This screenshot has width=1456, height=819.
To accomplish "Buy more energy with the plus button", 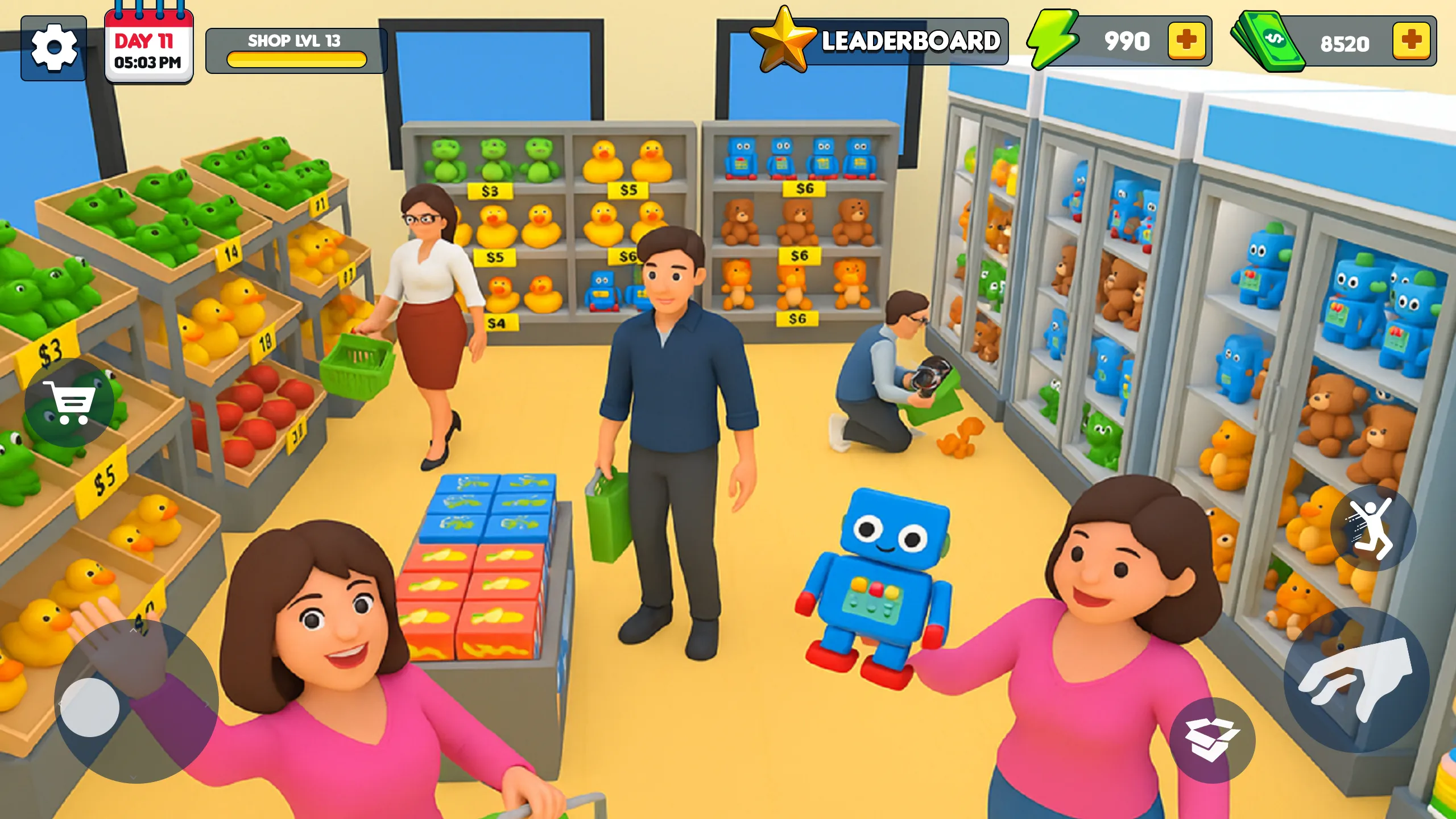I will point(1187,40).
